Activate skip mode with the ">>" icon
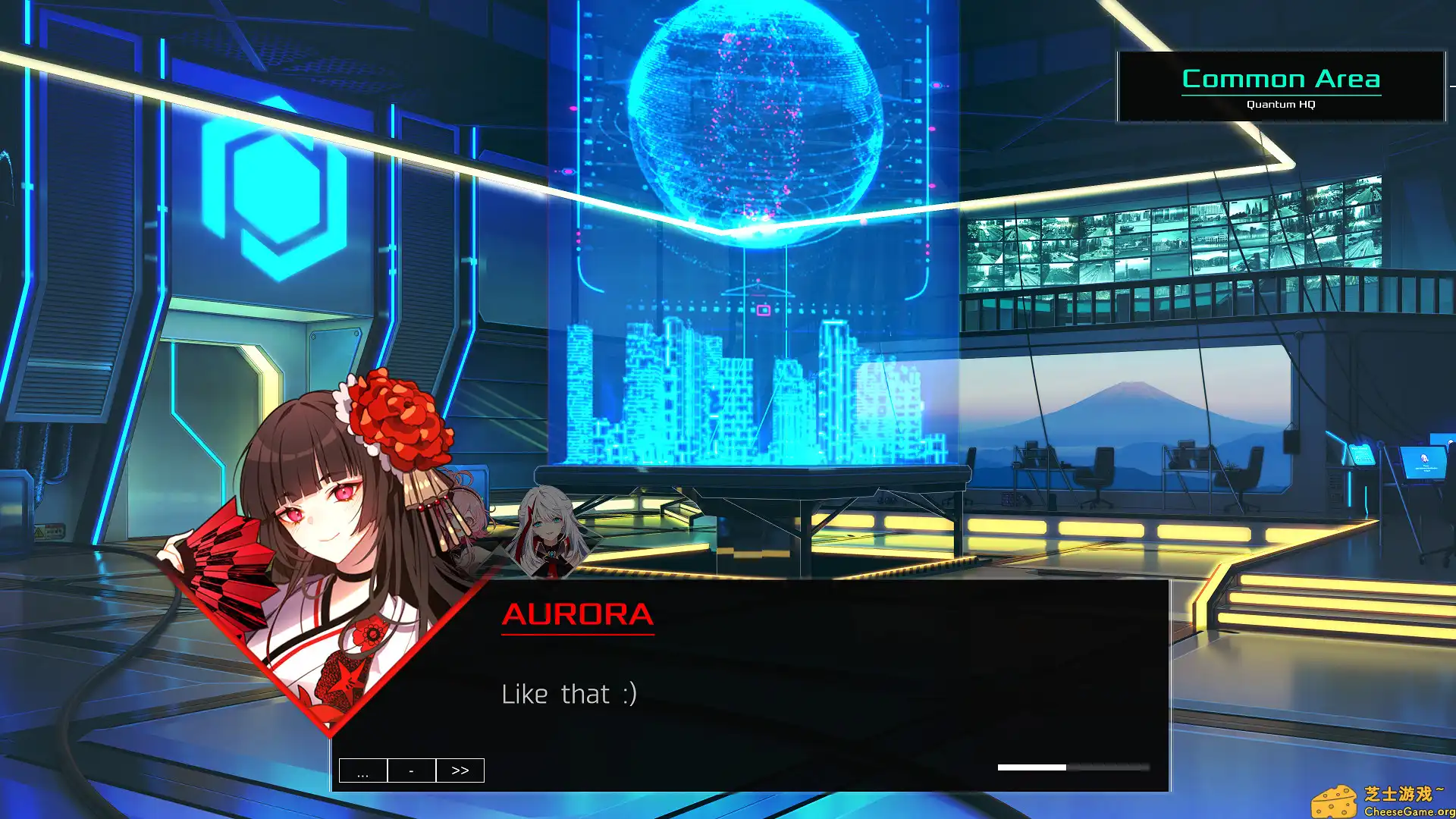 click(460, 770)
